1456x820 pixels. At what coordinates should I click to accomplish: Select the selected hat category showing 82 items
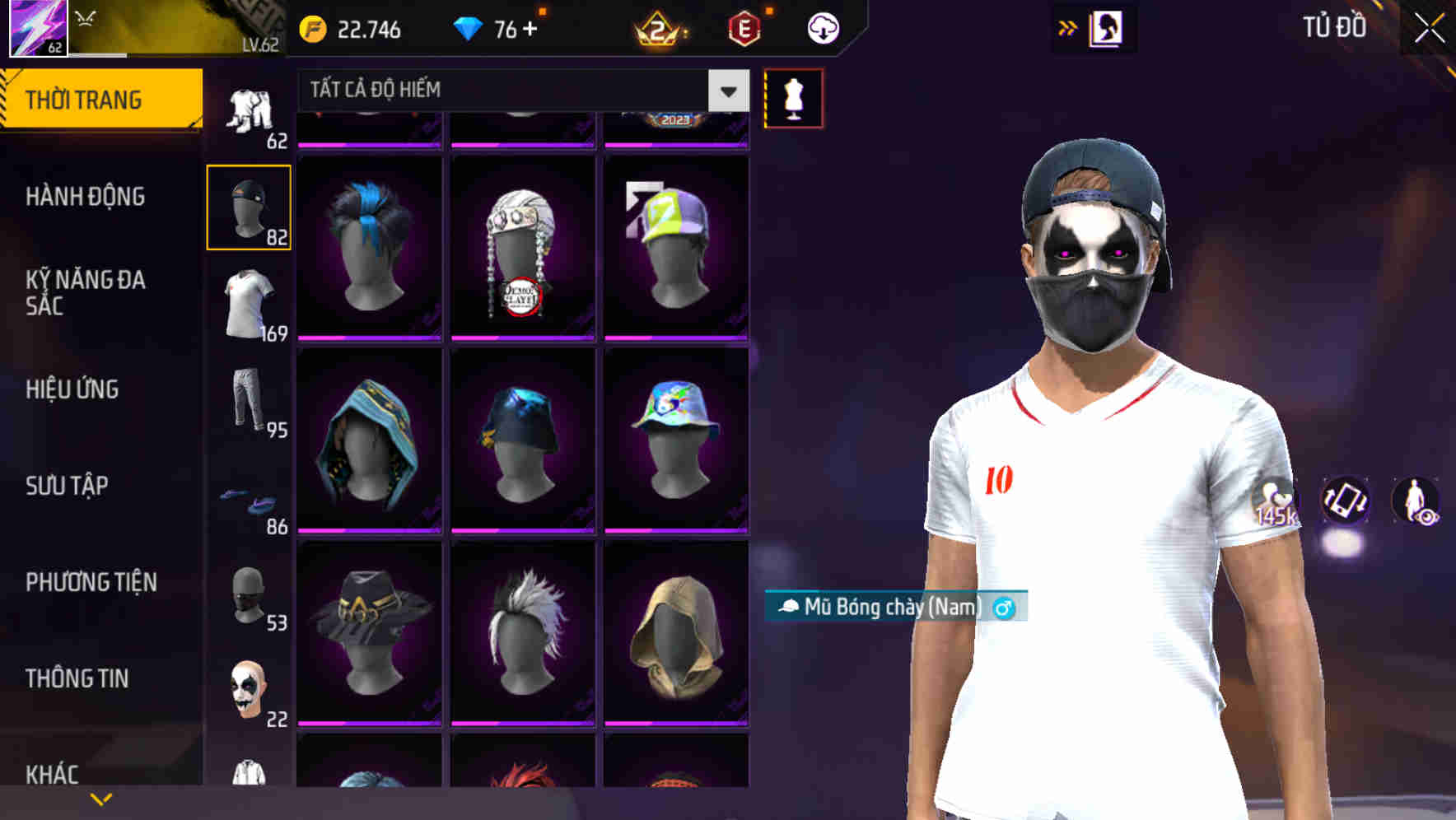249,207
